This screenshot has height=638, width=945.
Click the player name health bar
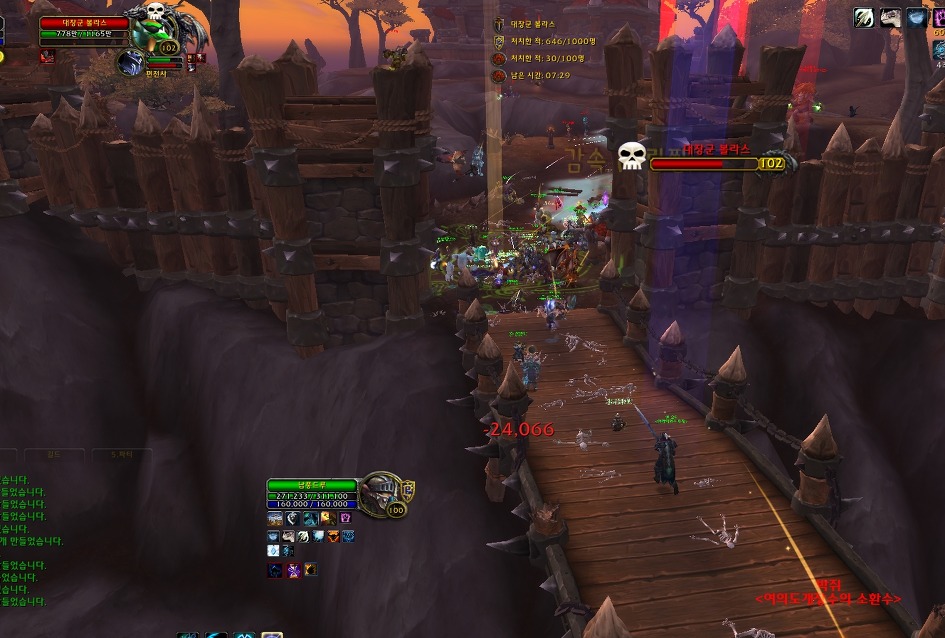311,485
